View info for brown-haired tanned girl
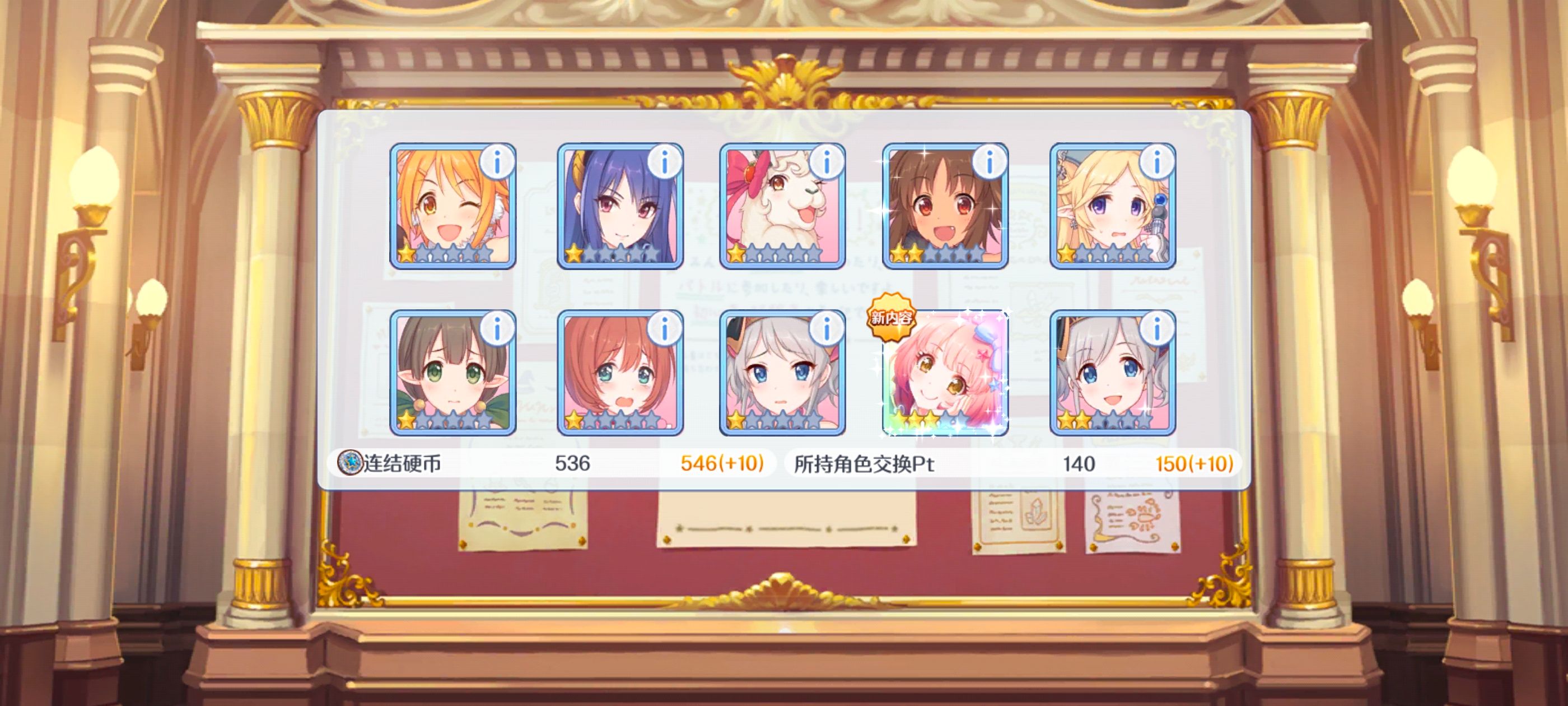The image size is (1568, 706). tap(988, 162)
